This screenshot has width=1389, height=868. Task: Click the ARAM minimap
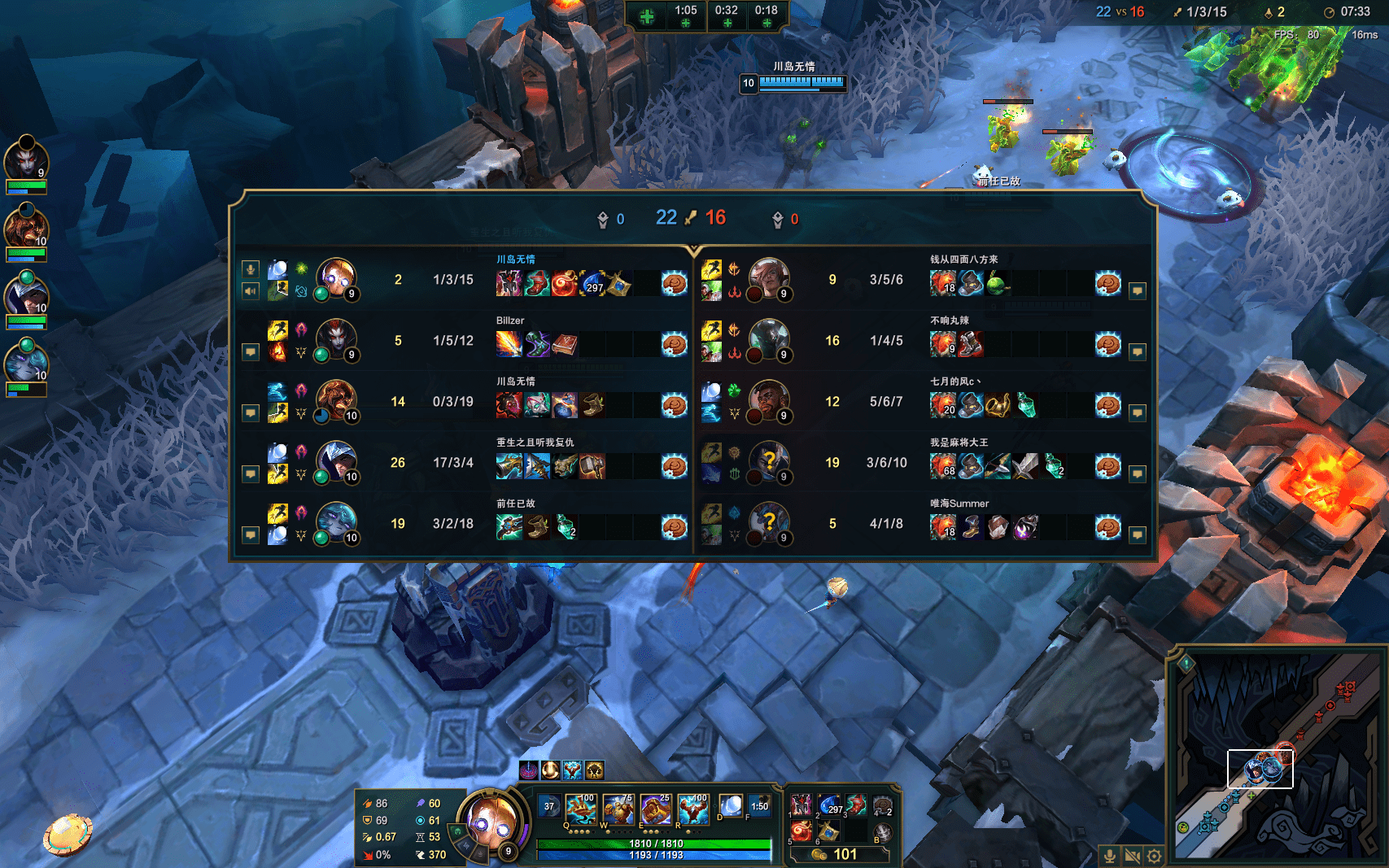(x=1278, y=755)
